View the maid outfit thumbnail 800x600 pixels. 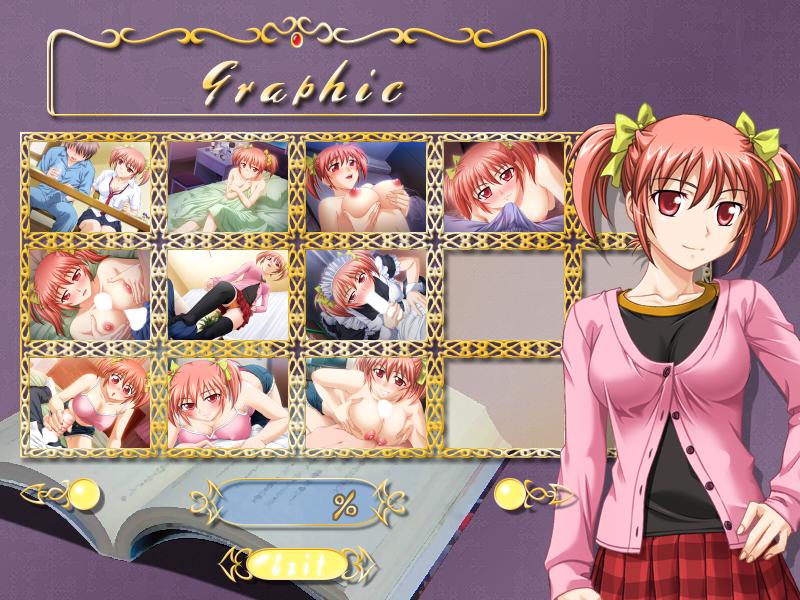tap(366, 294)
